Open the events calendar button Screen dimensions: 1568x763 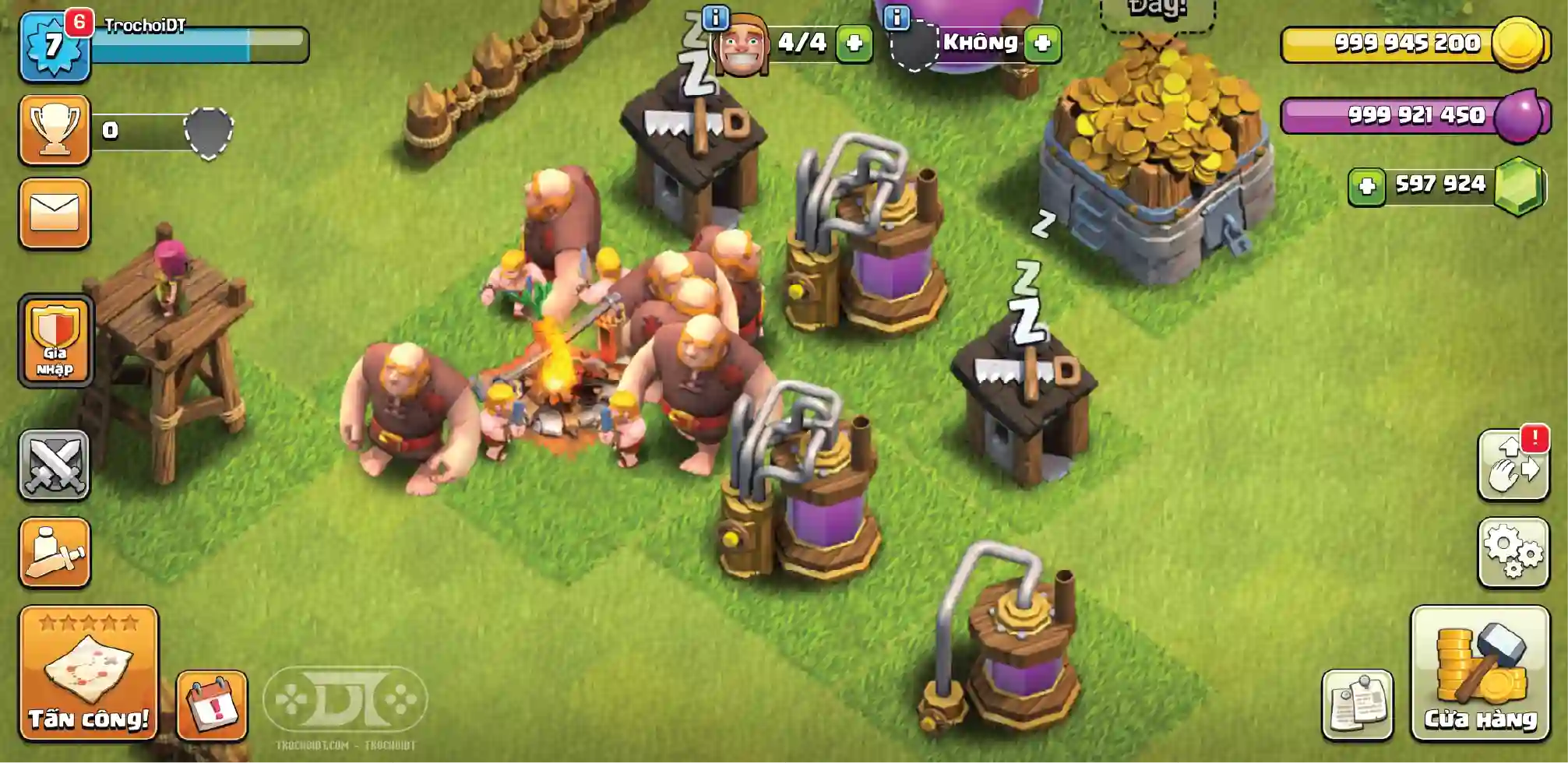pos(212,705)
